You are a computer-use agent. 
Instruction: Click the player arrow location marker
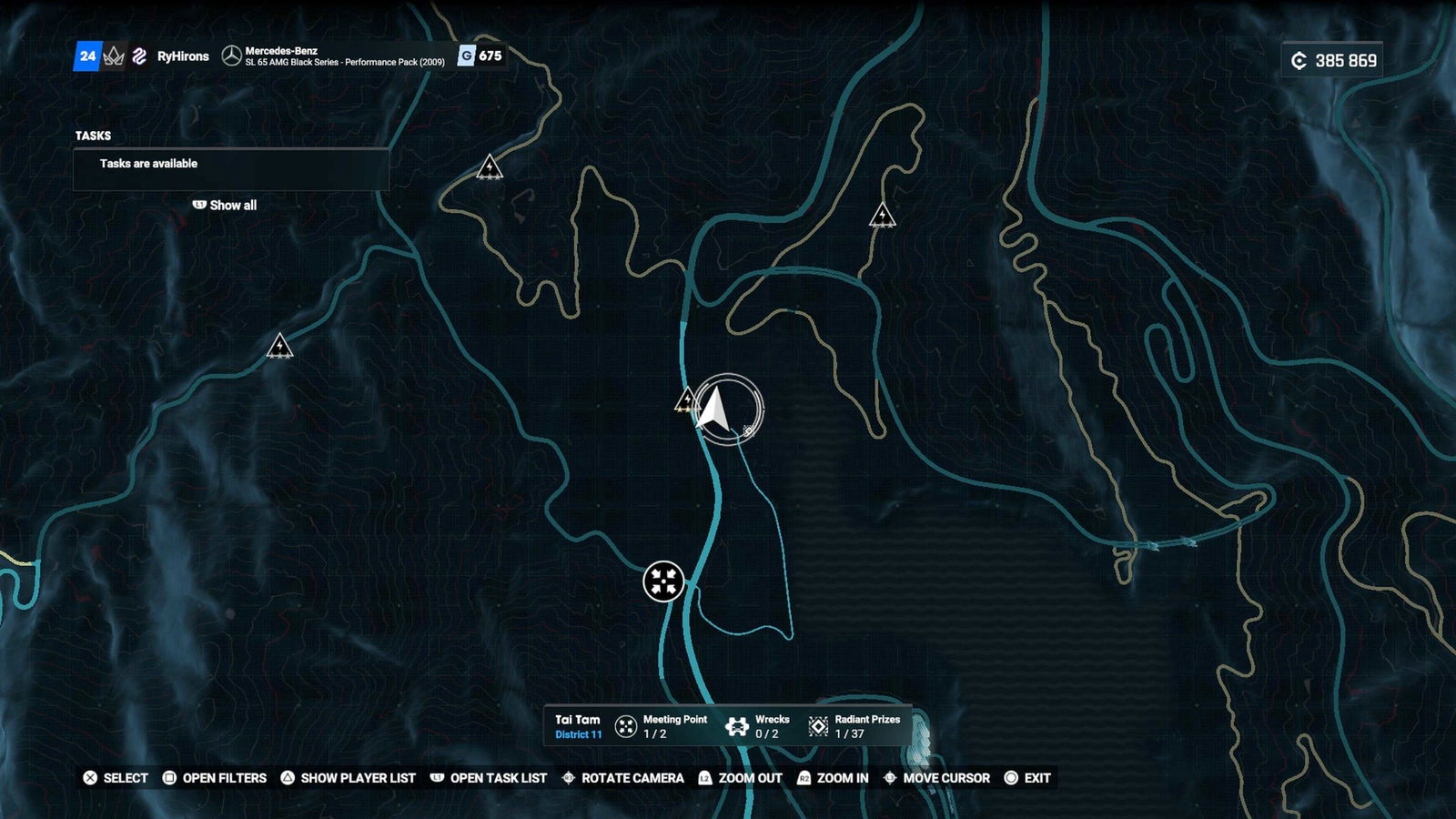coord(716,409)
